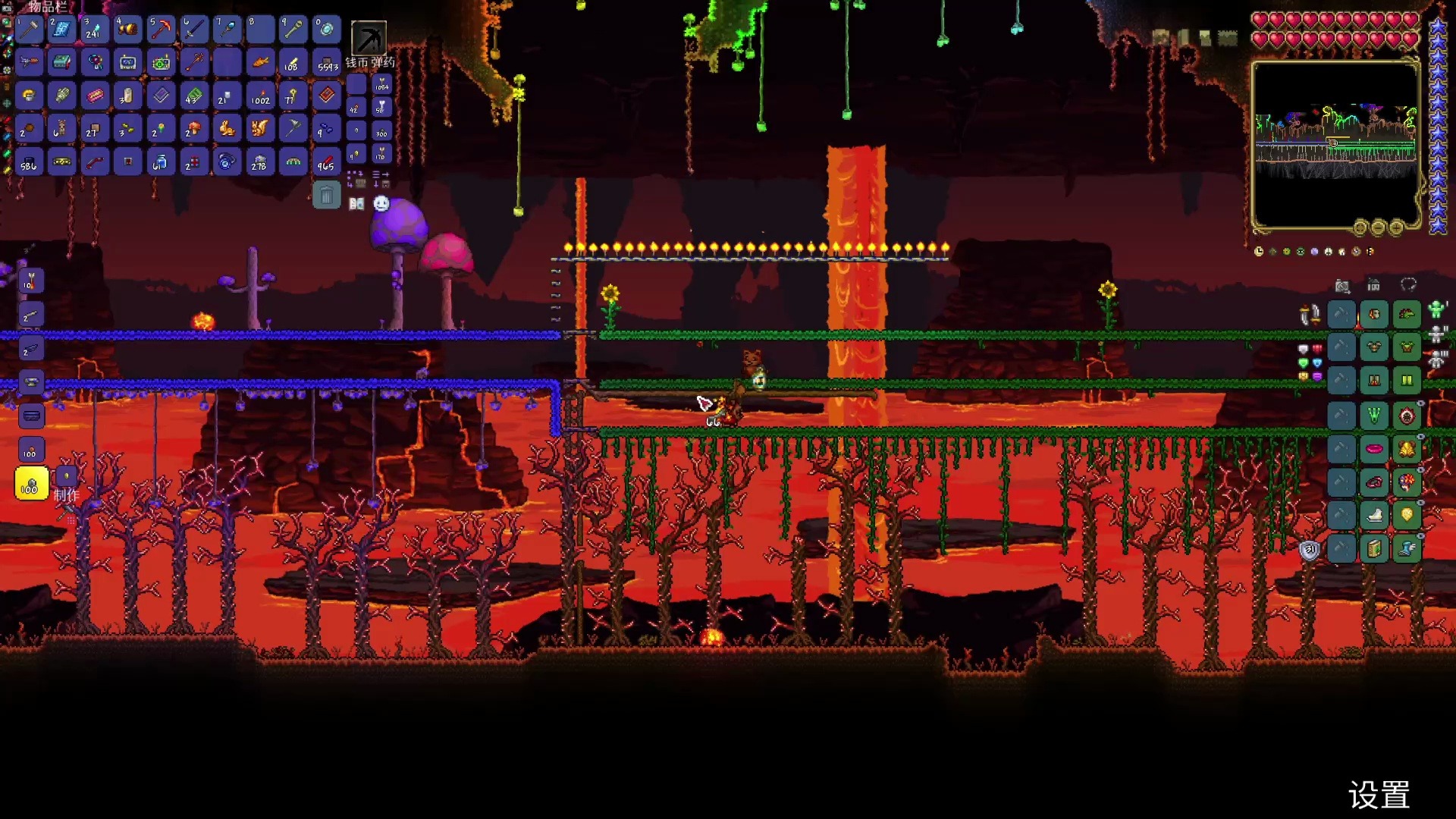Toggle the camera mode icon above equipment
Viewport: 1456px width, 819px height.
[x=1342, y=285]
